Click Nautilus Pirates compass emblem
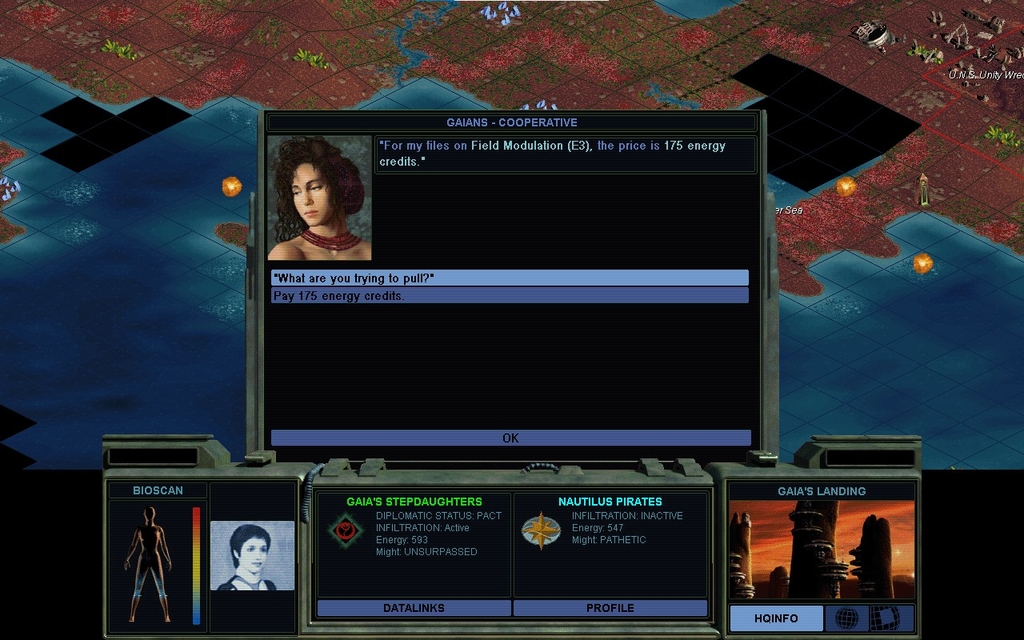Viewport: 1024px width, 640px height. point(540,531)
